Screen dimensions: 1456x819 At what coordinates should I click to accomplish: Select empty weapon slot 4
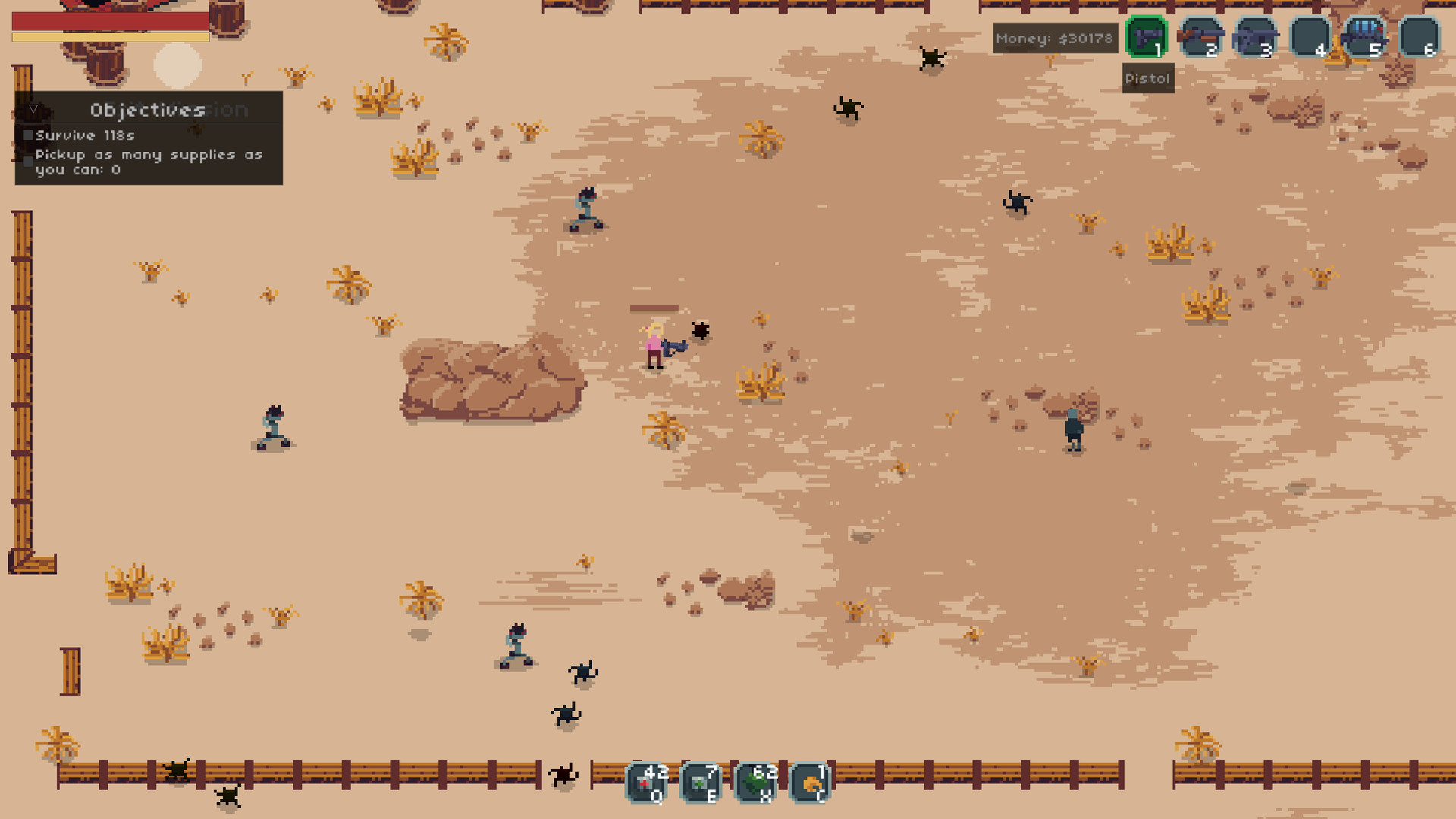[x=1311, y=36]
